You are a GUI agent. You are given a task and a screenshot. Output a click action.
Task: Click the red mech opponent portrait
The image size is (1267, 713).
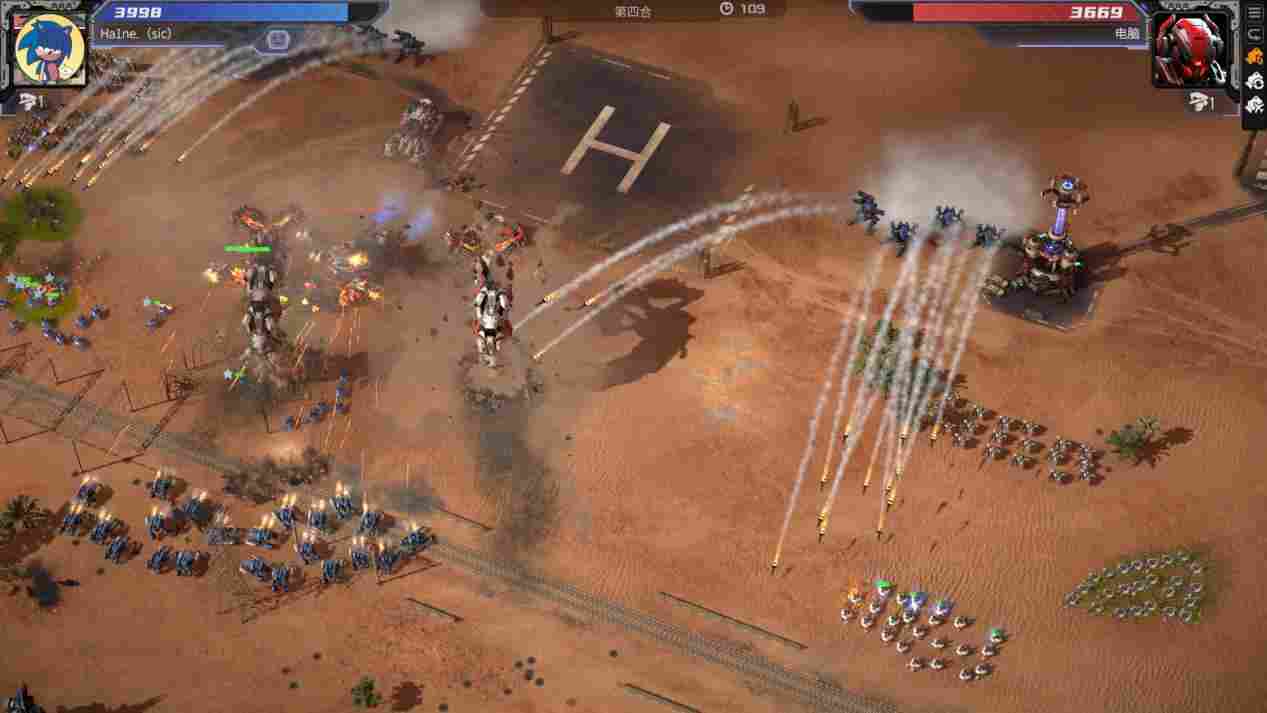click(x=1191, y=49)
